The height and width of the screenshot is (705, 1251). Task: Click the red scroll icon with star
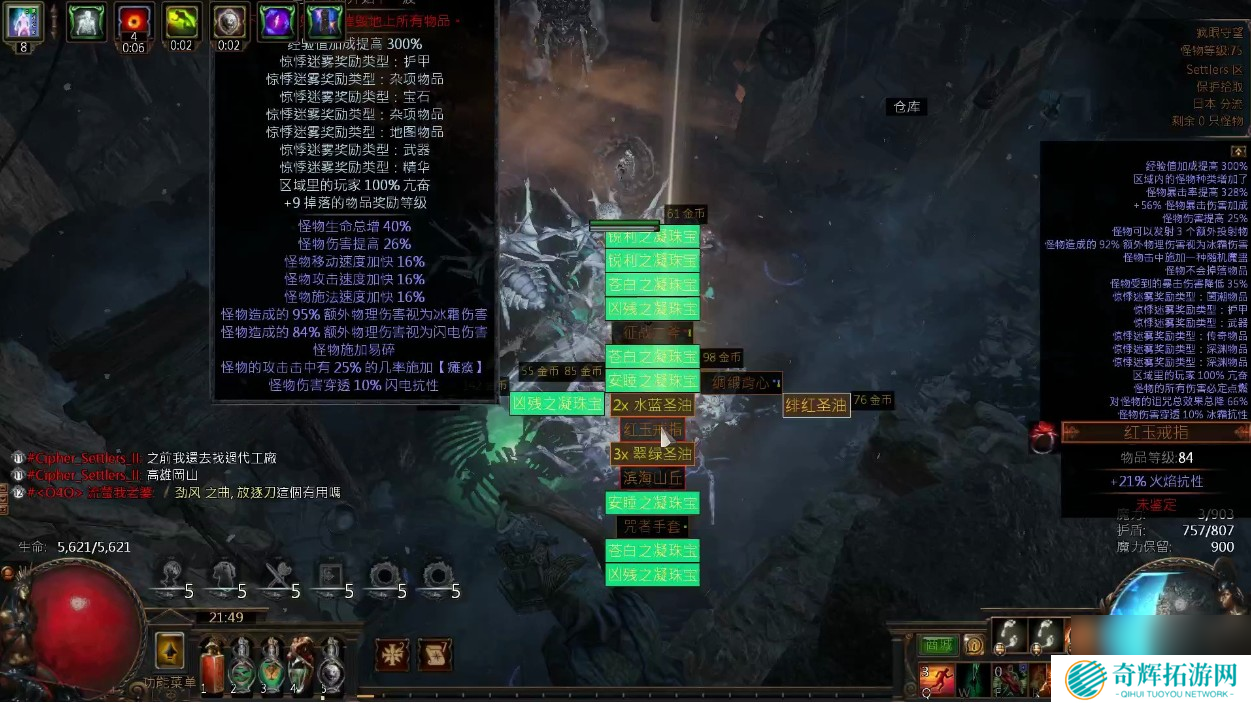click(433, 654)
